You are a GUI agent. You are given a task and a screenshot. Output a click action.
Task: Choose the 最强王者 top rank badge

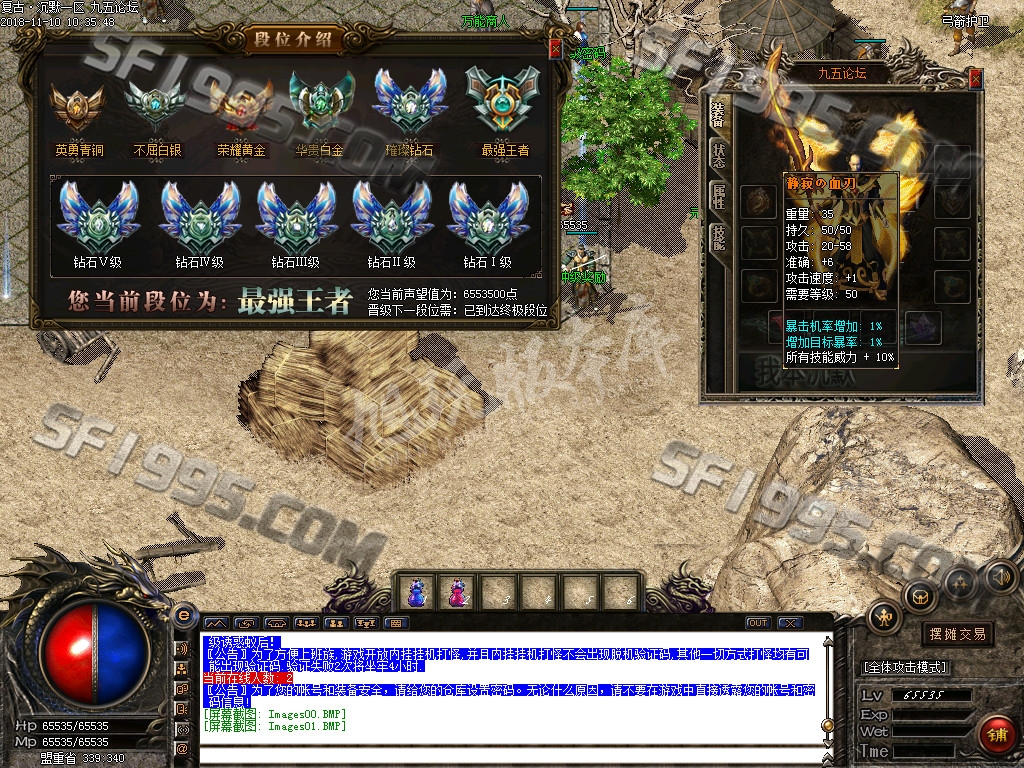click(x=504, y=103)
